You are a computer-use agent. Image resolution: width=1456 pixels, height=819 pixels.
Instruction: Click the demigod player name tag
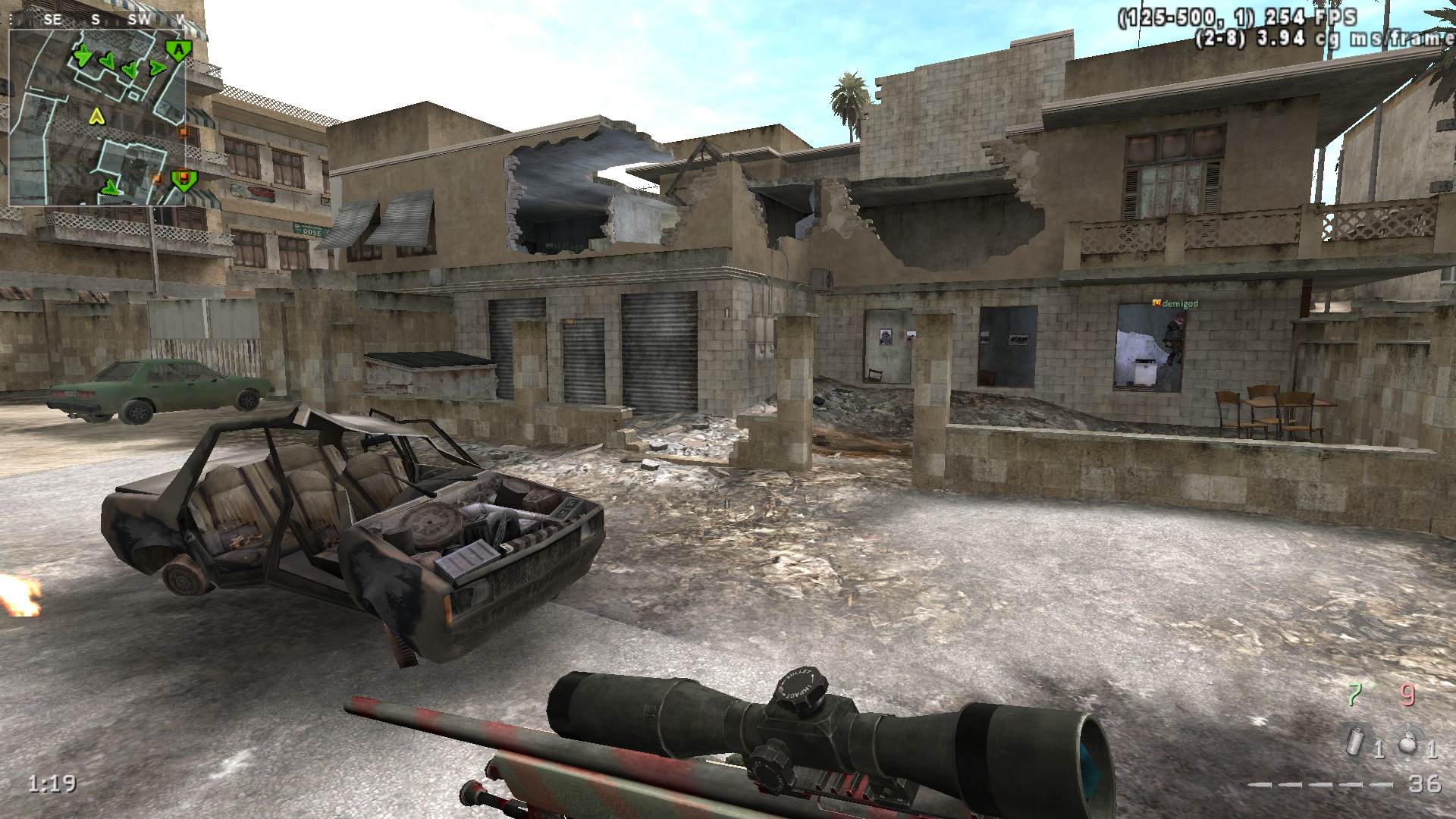1175,303
